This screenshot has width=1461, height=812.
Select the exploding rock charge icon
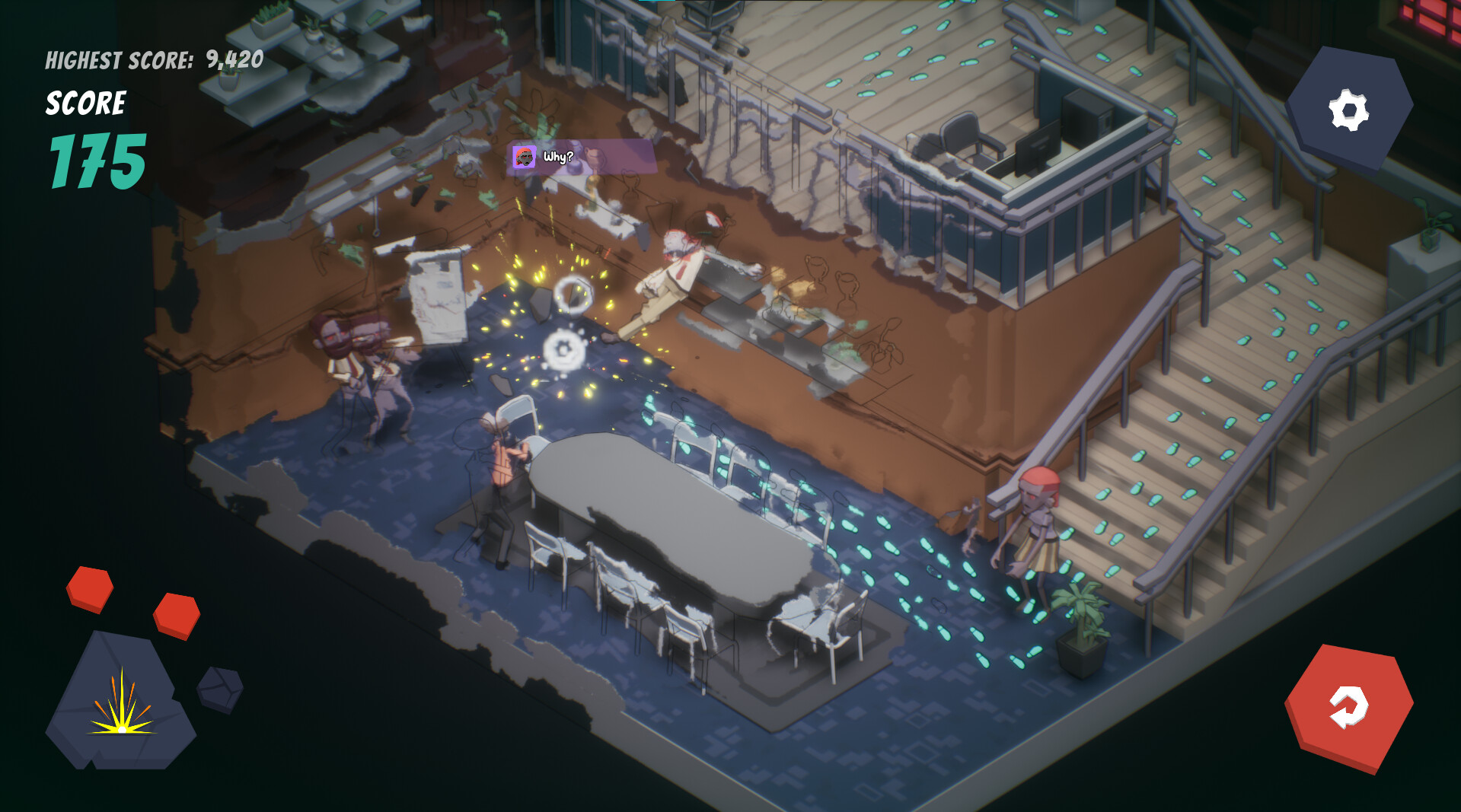coord(122,708)
